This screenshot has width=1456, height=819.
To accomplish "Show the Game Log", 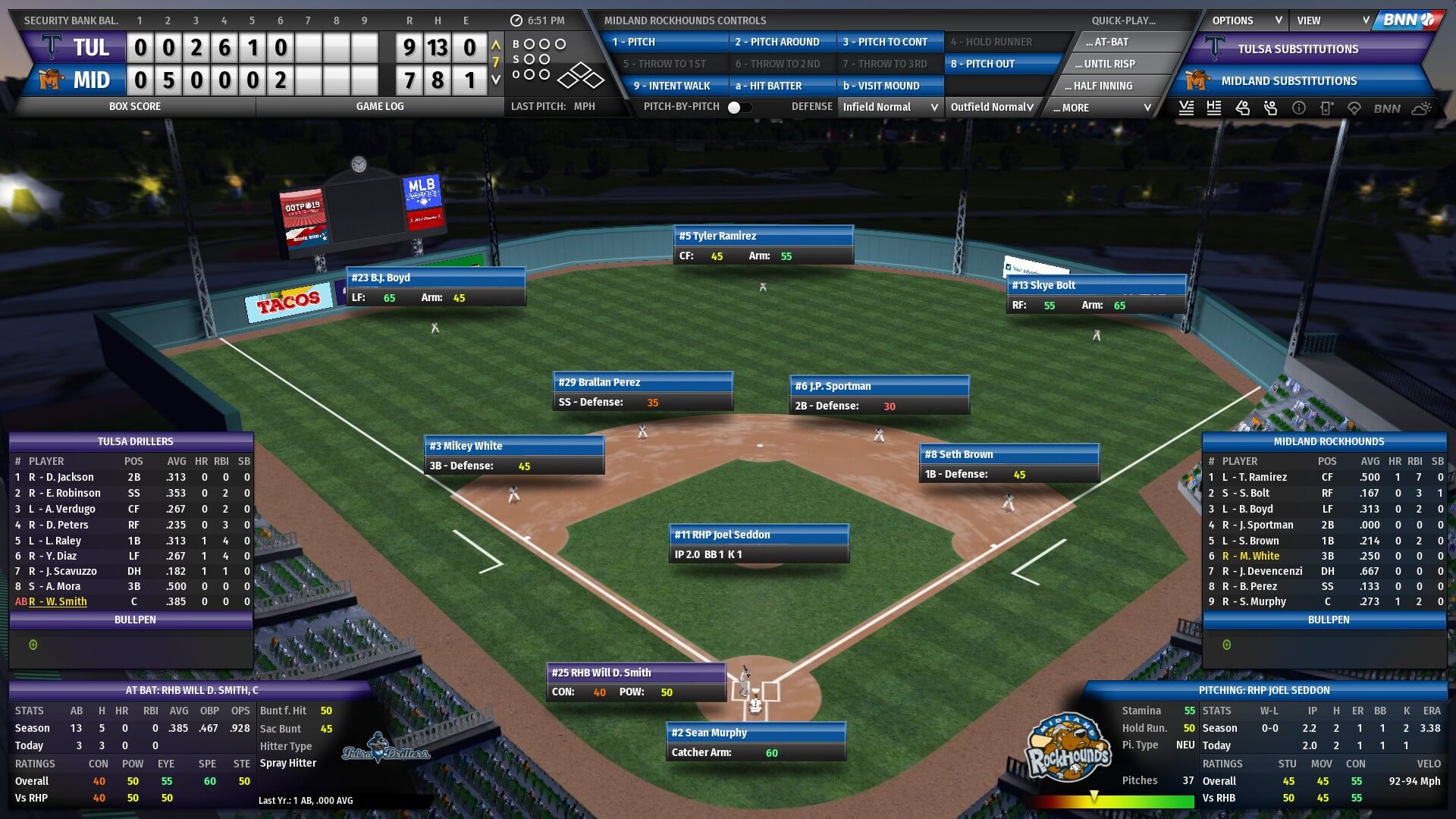I will pyautogui.click(x=379, y=107).
